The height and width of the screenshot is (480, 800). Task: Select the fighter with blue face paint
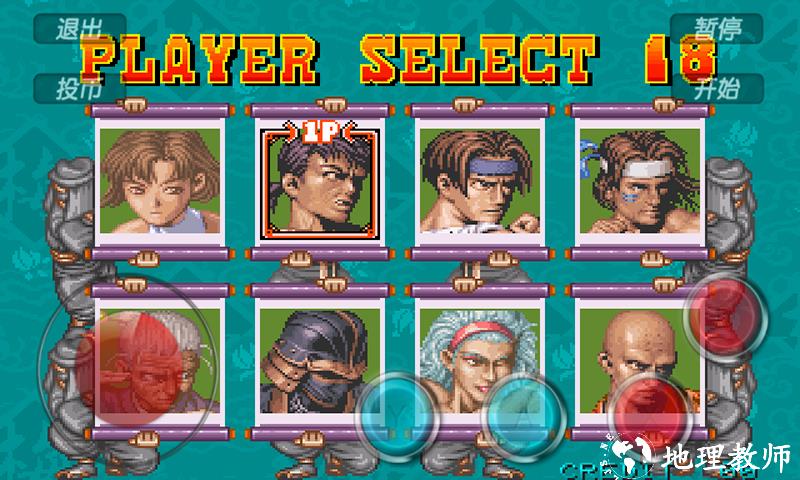pos(629,180)
